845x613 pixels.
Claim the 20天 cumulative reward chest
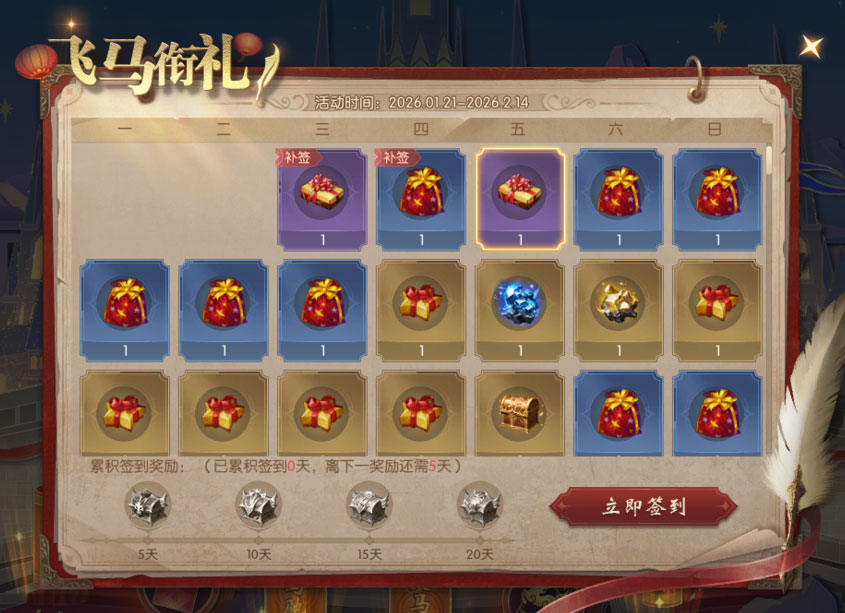tap(480, 504)
